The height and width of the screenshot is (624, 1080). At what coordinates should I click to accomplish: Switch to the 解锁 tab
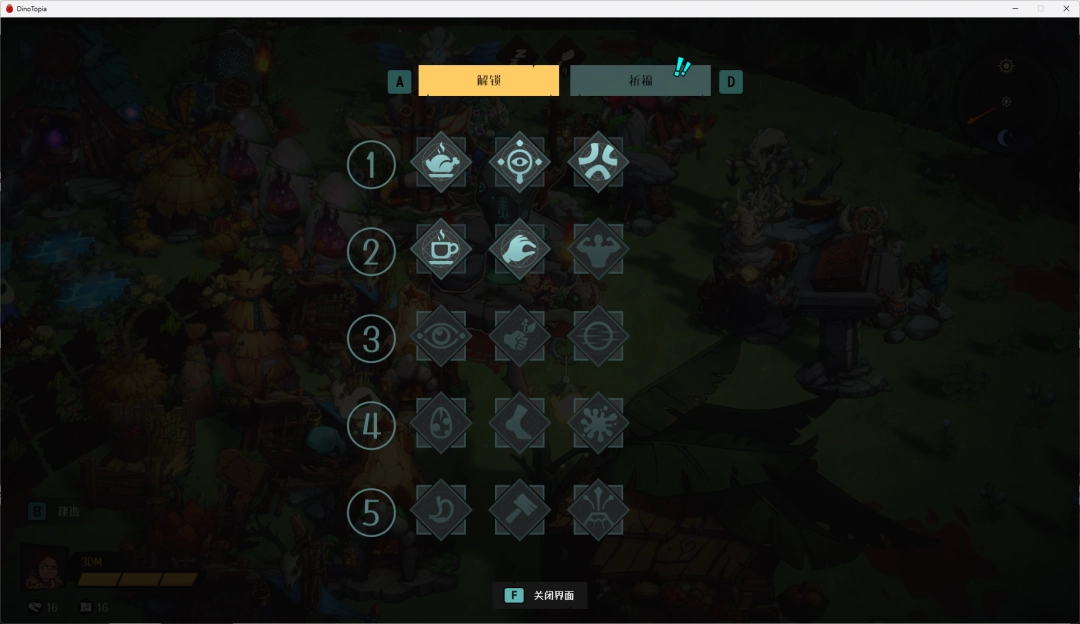[488, 81]
